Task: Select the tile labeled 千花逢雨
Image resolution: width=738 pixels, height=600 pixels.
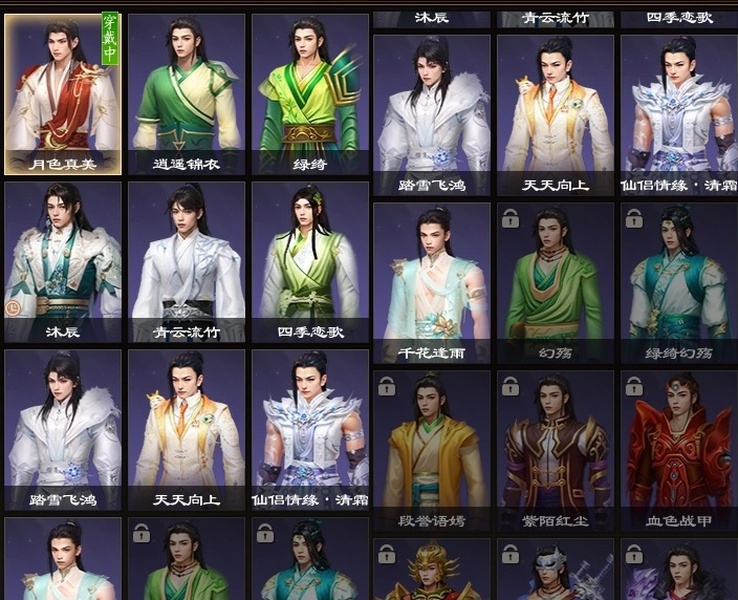Action: (431, 283)
